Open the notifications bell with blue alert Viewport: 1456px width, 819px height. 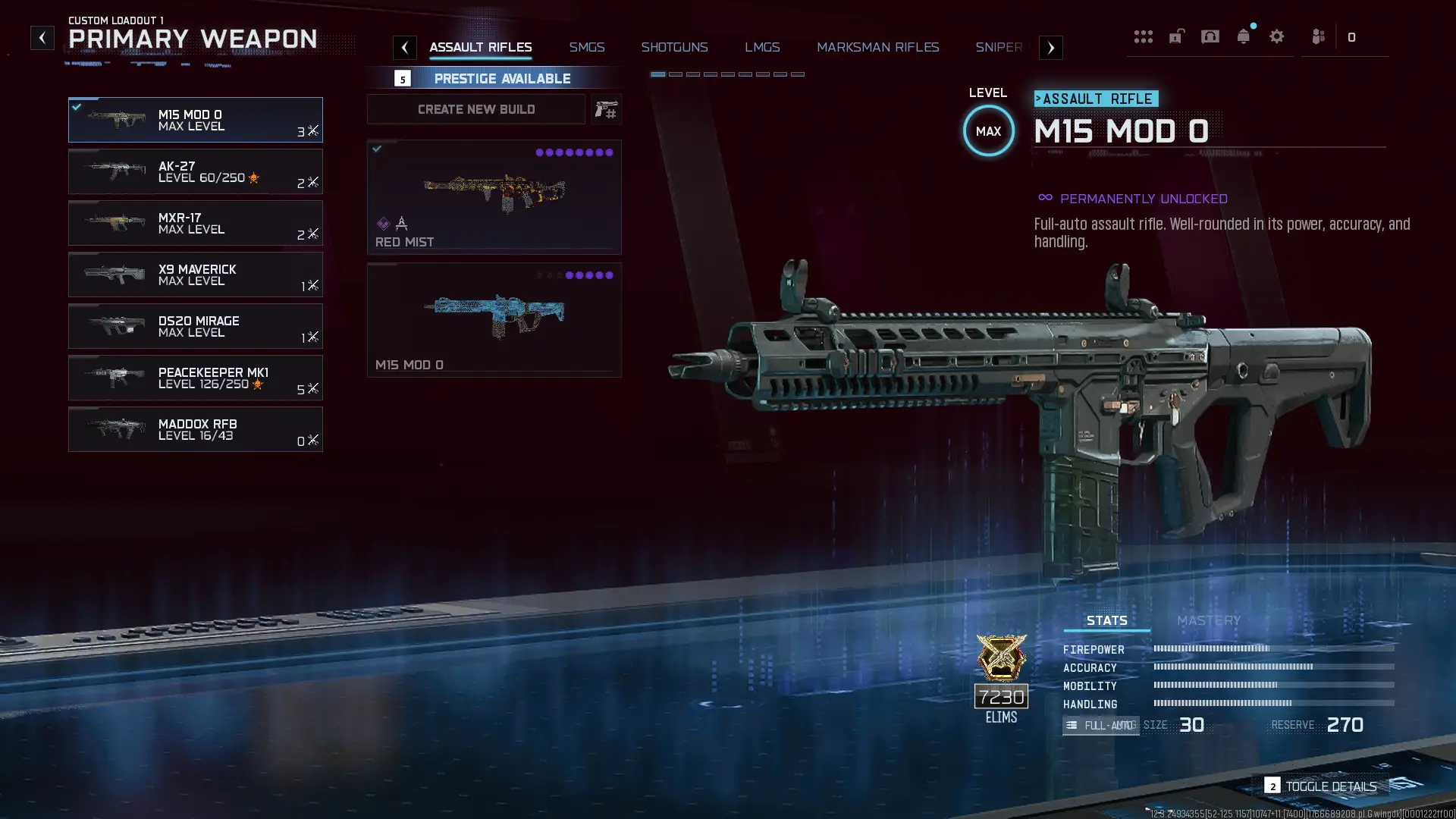click(1243, 36)
